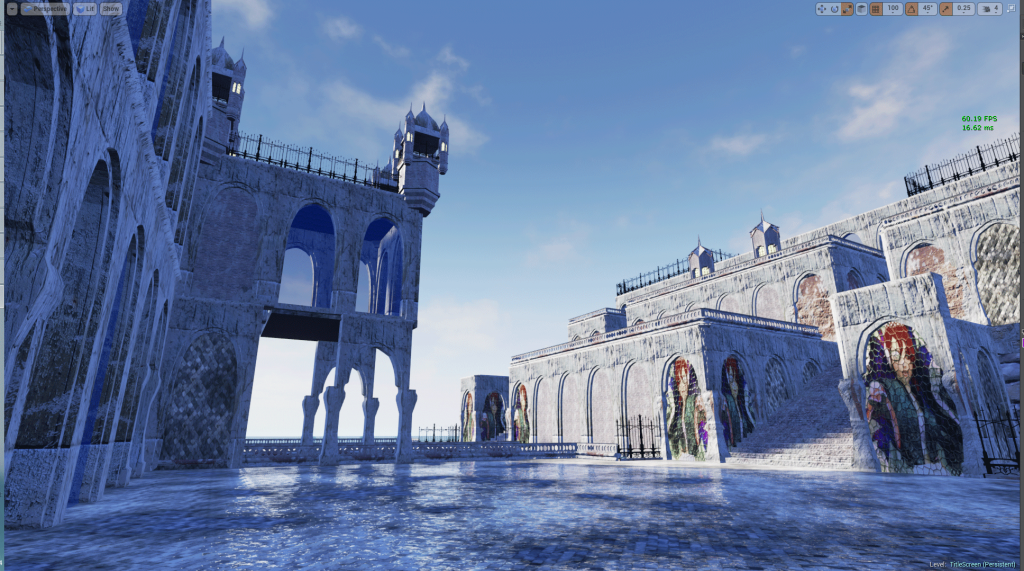Open the Perspective view mode menu
Screen dimensions: 1024x571
(43, 8)
